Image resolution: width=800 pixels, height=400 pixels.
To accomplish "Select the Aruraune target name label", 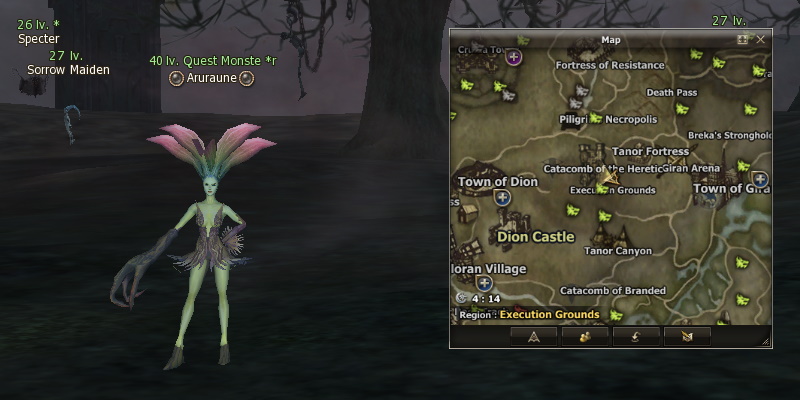I will (x=210, y=77).
